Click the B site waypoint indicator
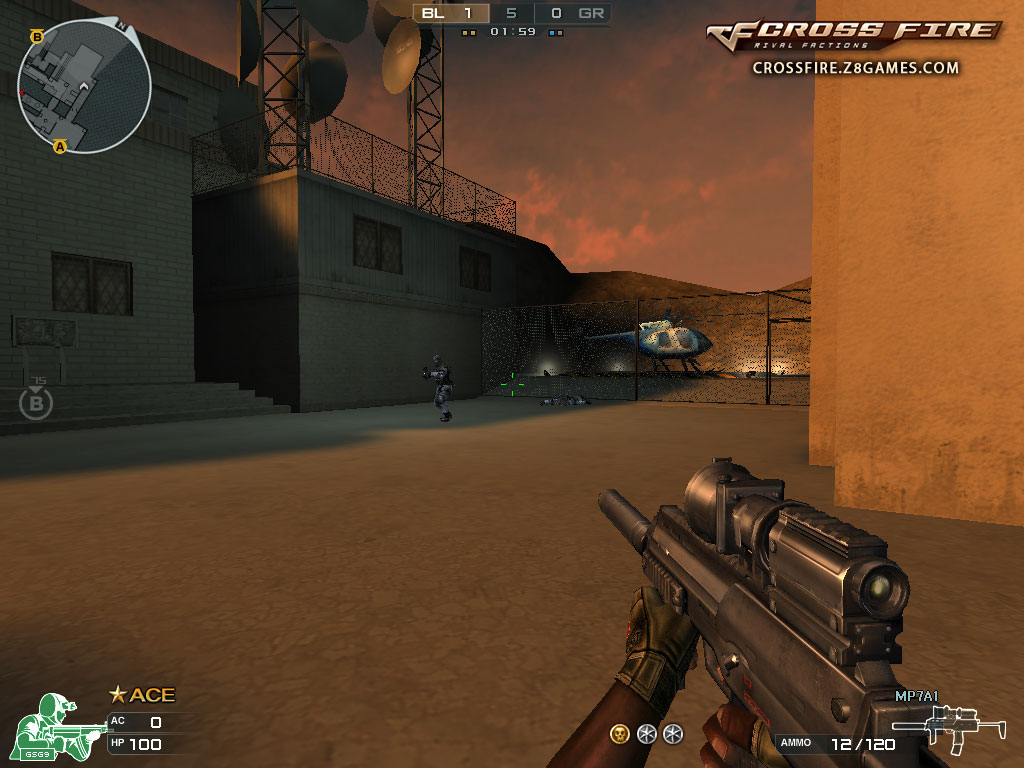The height and width of the screenshot is (768, 1024). pyautogui.click(x=36, y=402)
